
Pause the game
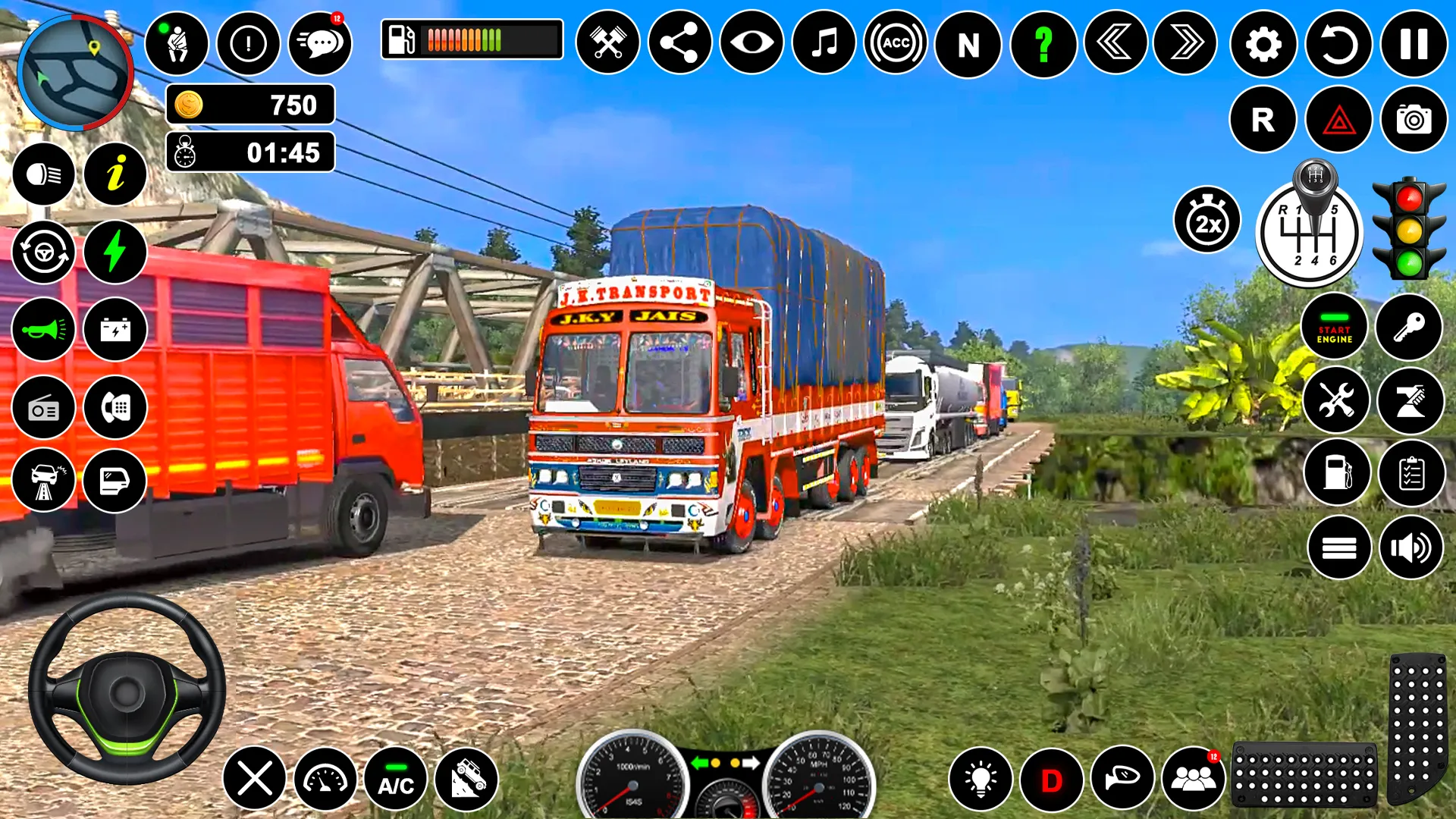click(1411, 43)
